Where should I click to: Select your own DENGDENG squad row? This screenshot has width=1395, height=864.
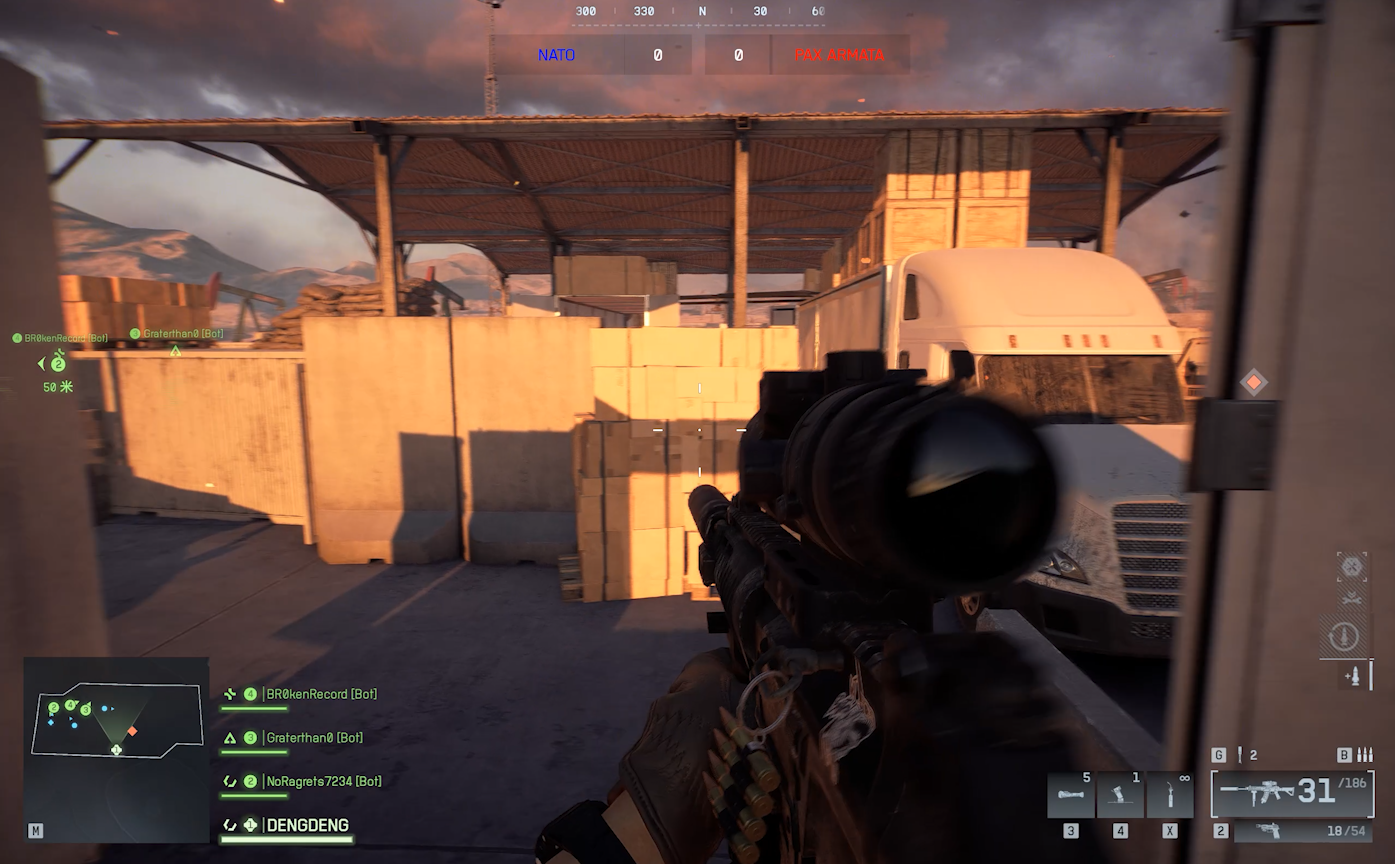coord(307,825)
